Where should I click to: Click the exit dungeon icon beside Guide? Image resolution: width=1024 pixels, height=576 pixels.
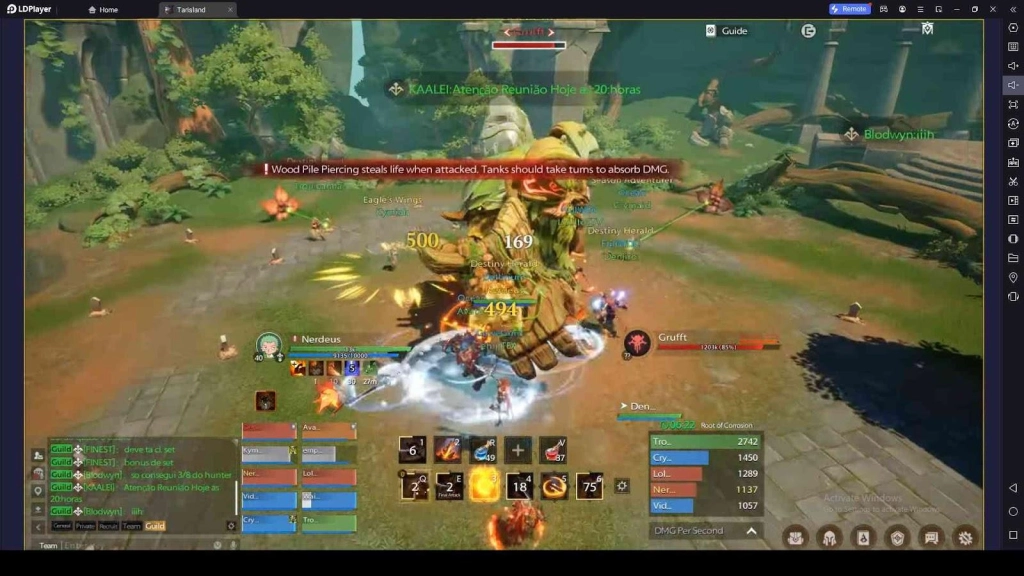pos(808,31)
